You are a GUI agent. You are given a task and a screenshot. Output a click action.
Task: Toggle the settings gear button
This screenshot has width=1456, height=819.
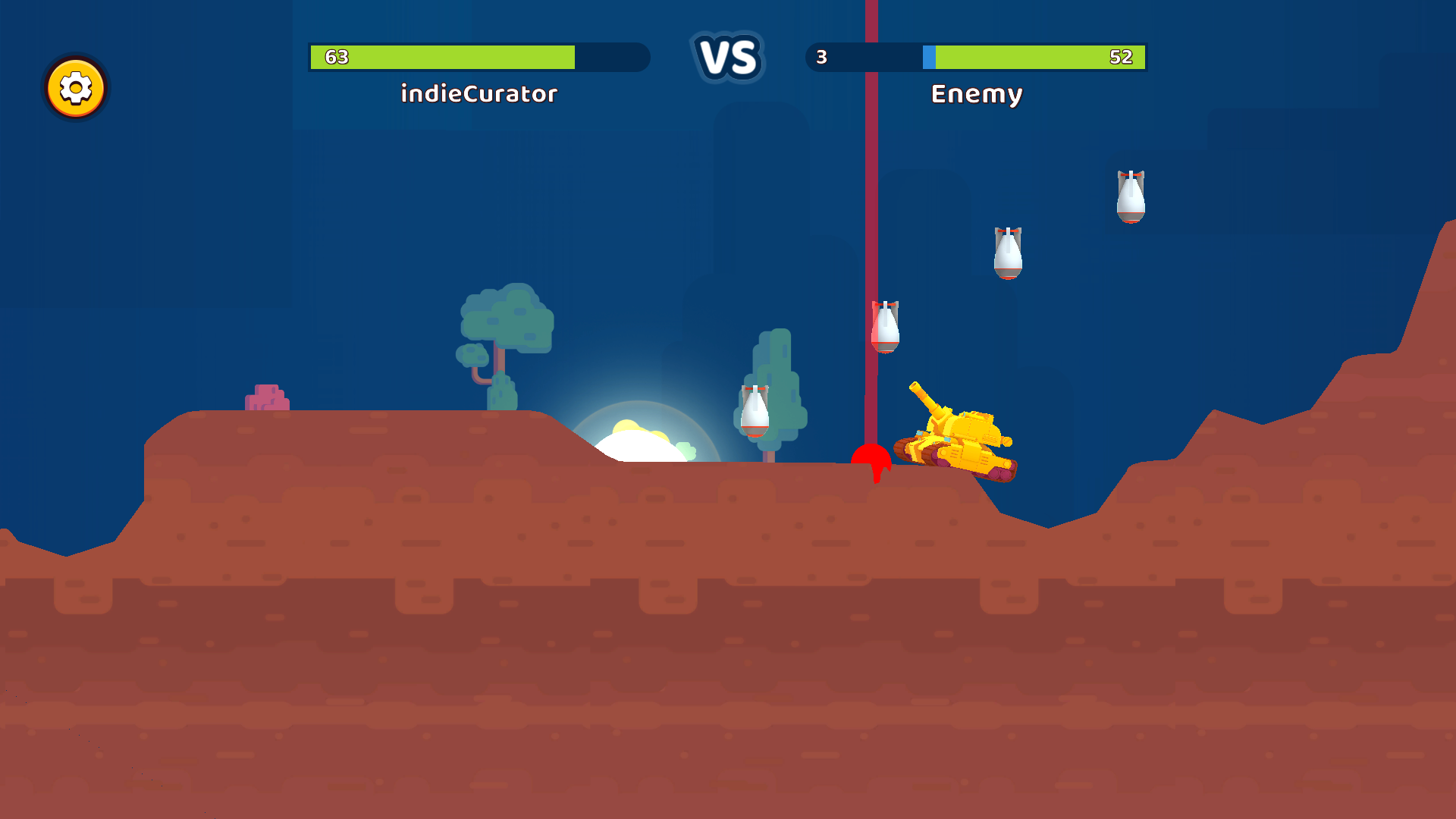coord(75,89)
